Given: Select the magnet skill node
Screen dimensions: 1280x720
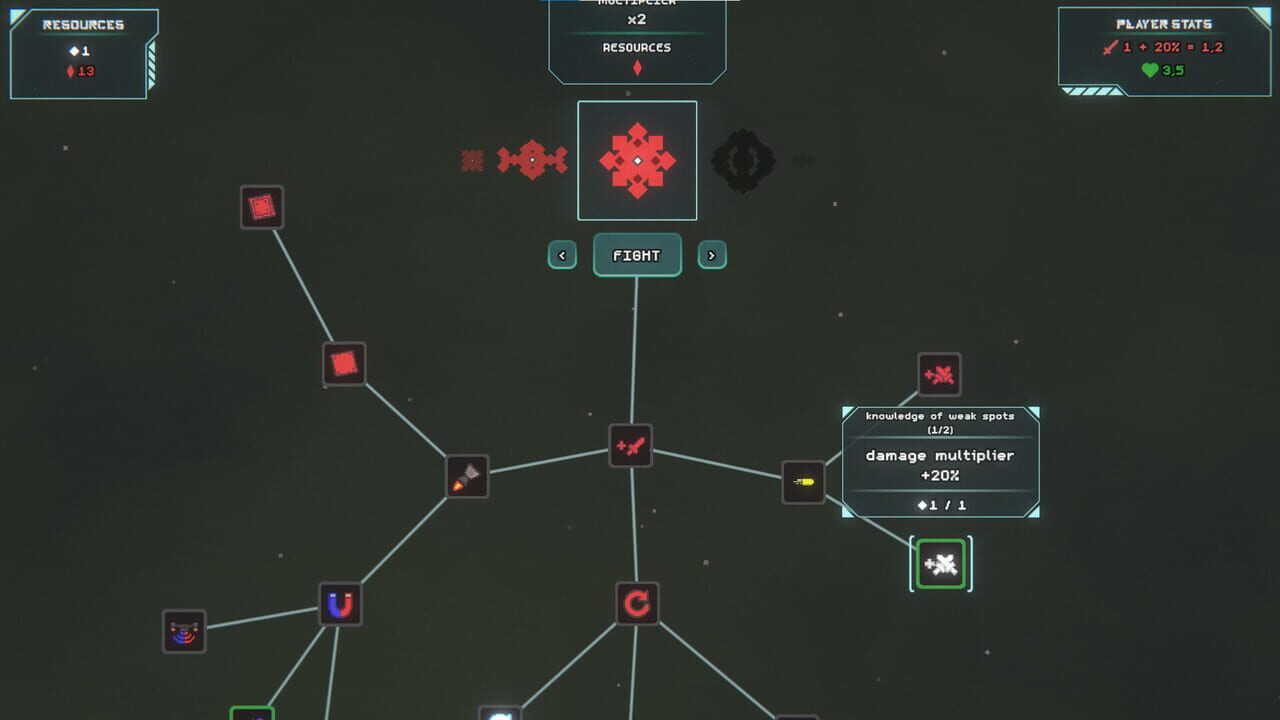Looking at the screenshot, I should 339,606.
